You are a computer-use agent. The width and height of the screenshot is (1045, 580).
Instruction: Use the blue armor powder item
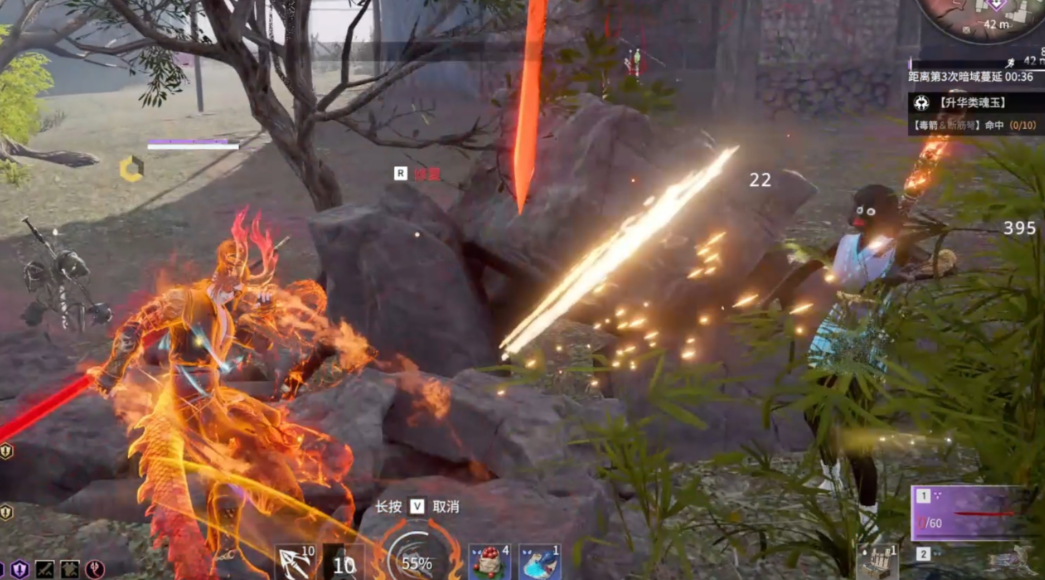point(539,562)
